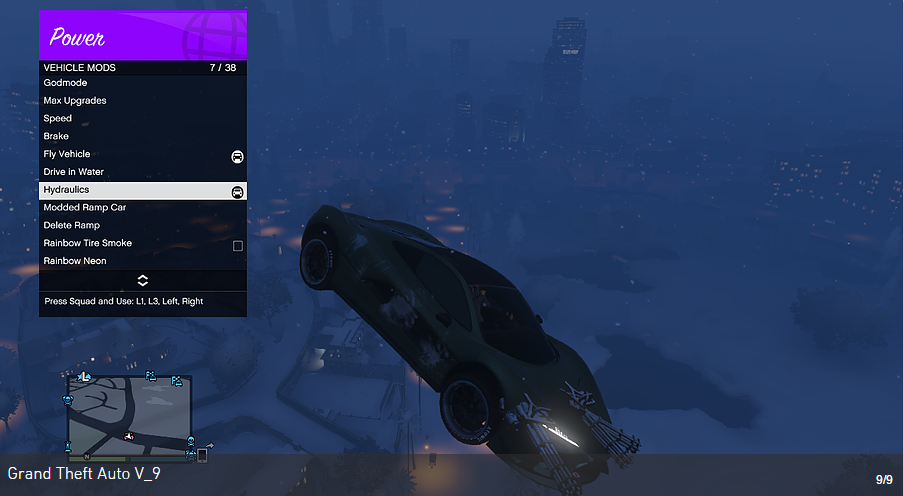This screenshot has height=496, width=904.
Task: Click the Power menu header banner
Action: point(143,36)
